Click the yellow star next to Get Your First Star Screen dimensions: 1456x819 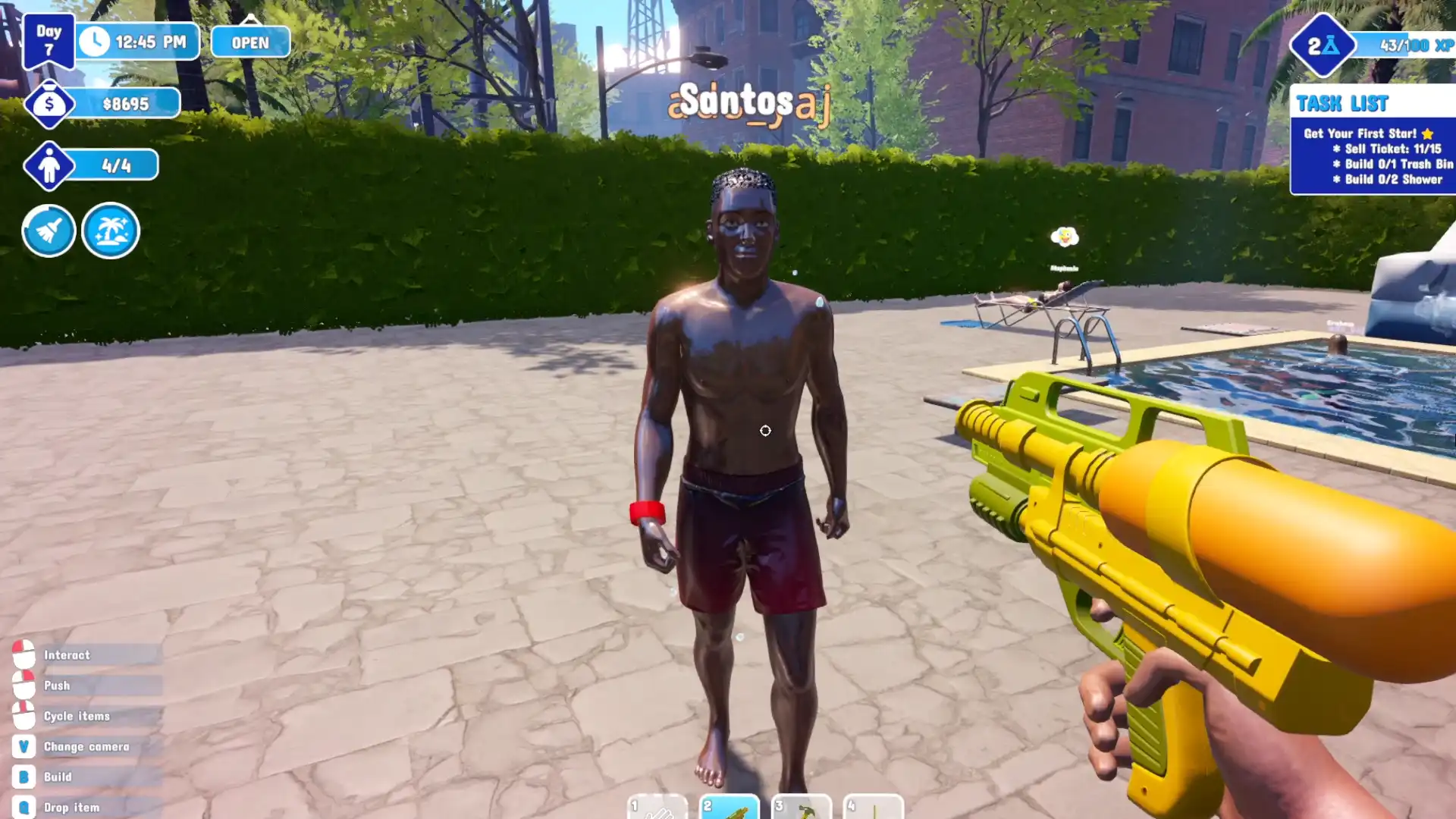(1429, 133)
